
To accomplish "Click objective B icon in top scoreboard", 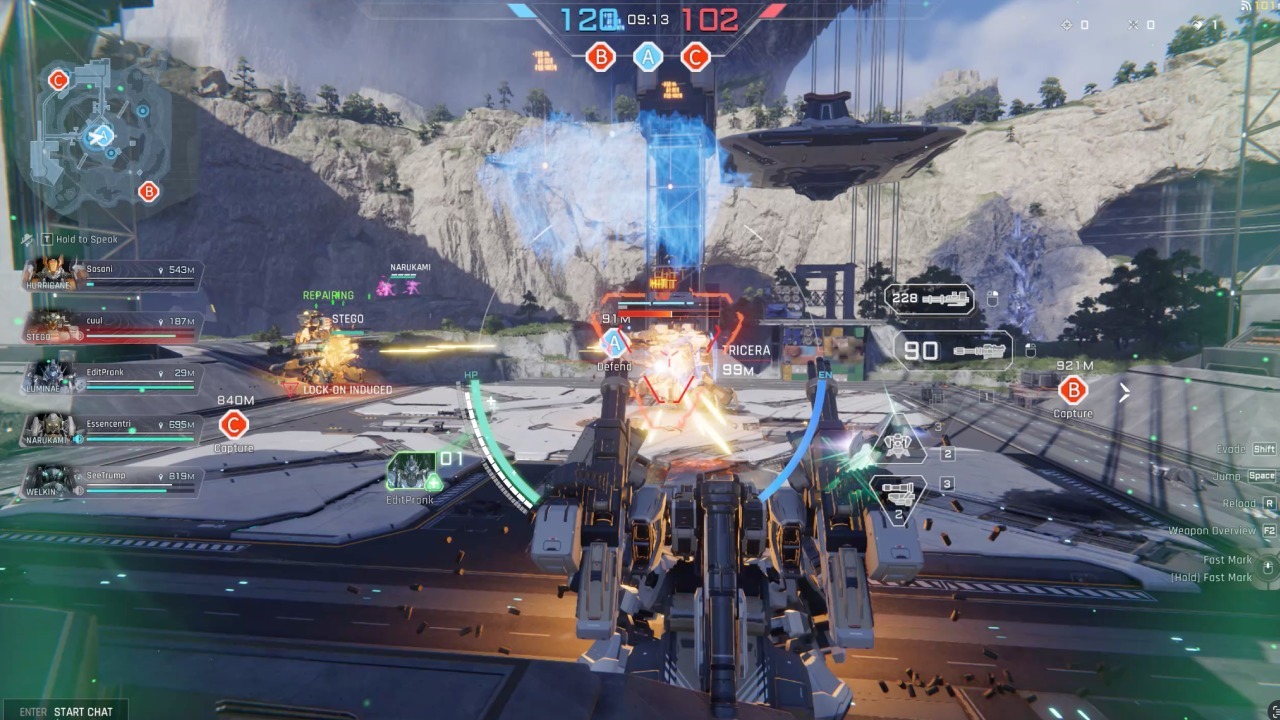I will (601, 57).
